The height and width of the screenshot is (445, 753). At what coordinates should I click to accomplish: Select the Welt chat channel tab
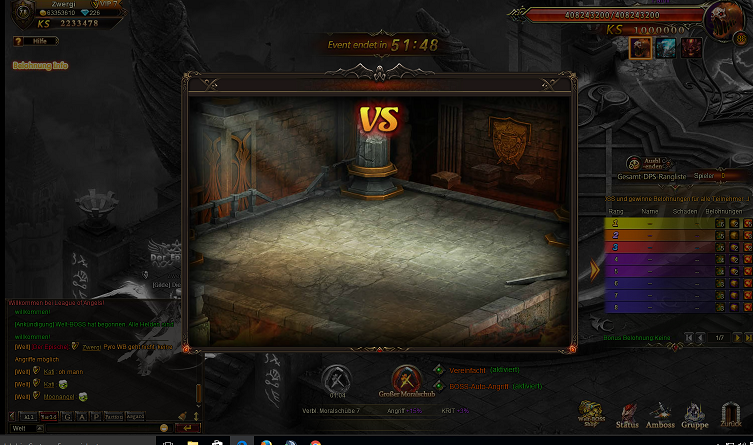(x=48, y=416)
